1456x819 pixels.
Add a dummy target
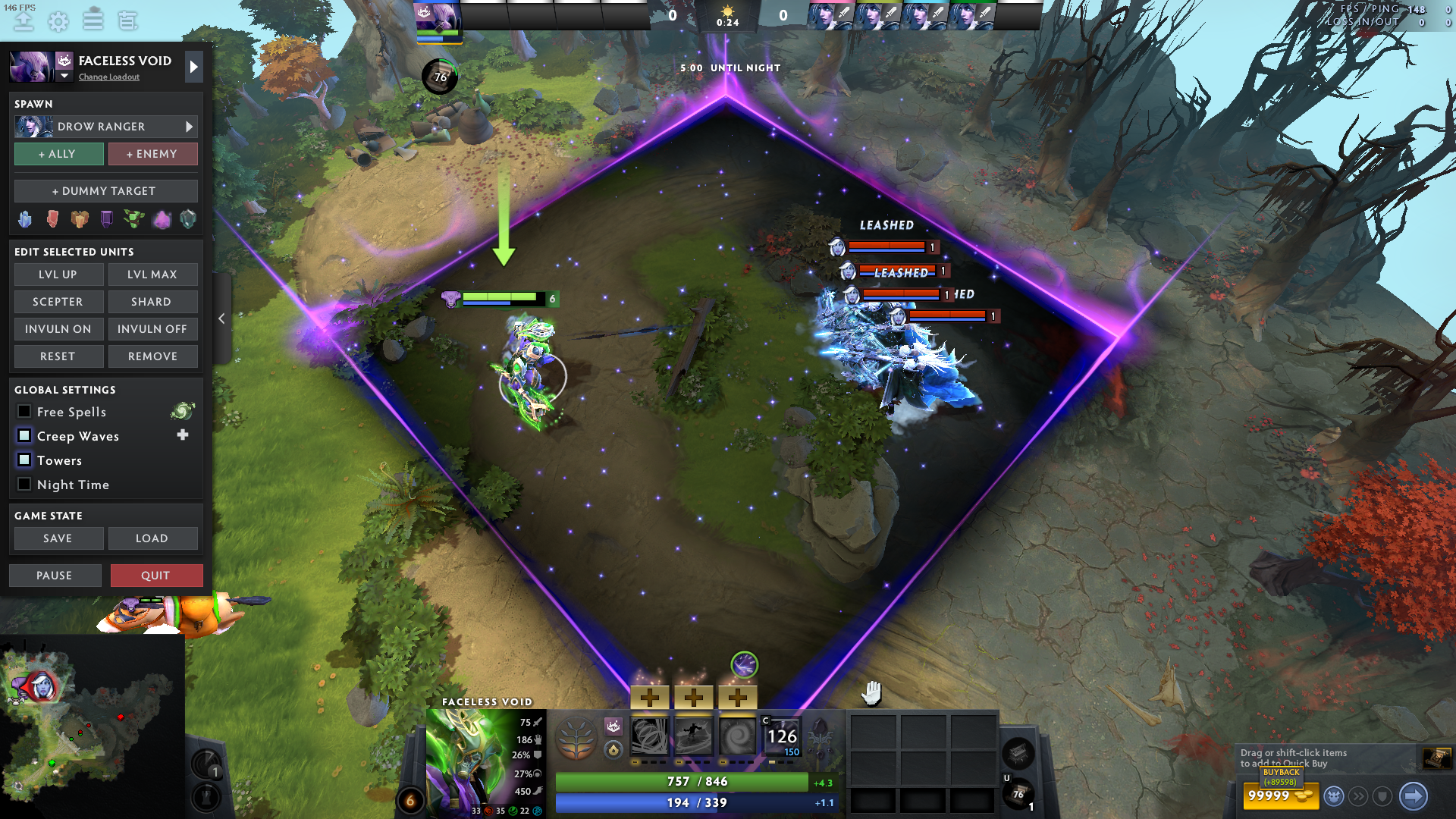[105, 191]
